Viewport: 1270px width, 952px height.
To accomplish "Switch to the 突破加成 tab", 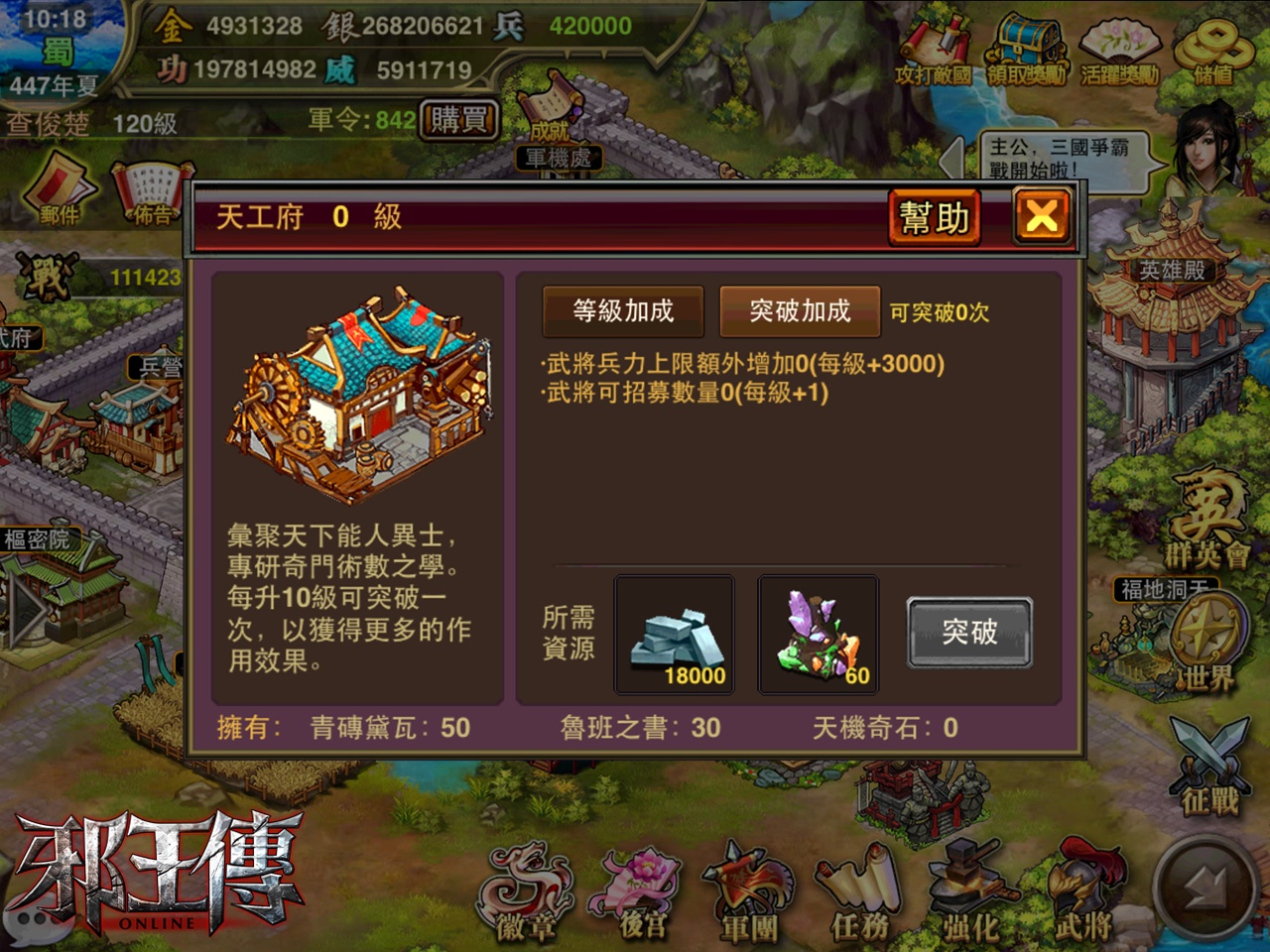I will tap(802, 310).
